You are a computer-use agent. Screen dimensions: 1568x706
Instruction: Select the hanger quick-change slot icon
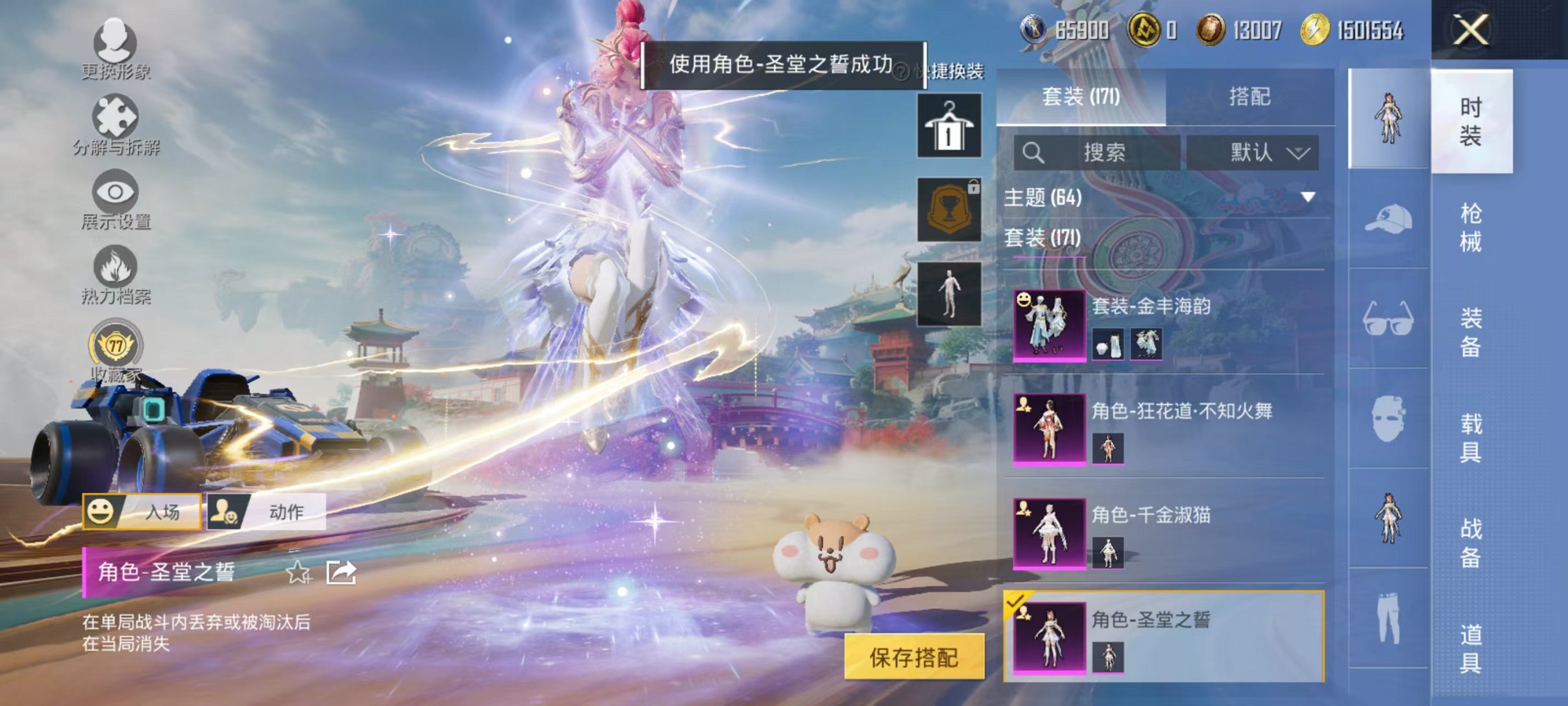[x=949, y=123]
